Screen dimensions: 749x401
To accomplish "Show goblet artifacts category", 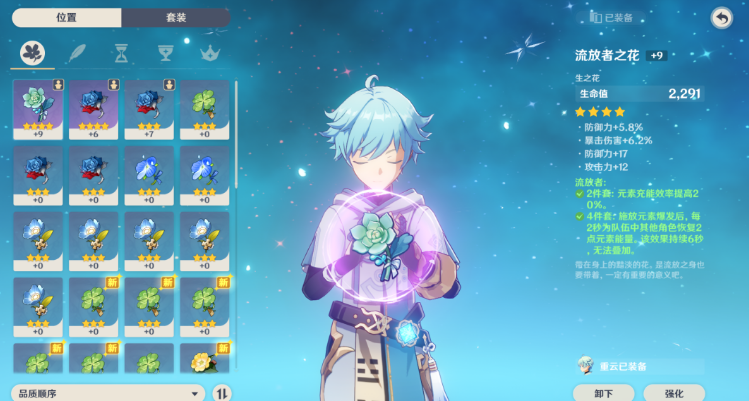I will [x=166, y=52].
